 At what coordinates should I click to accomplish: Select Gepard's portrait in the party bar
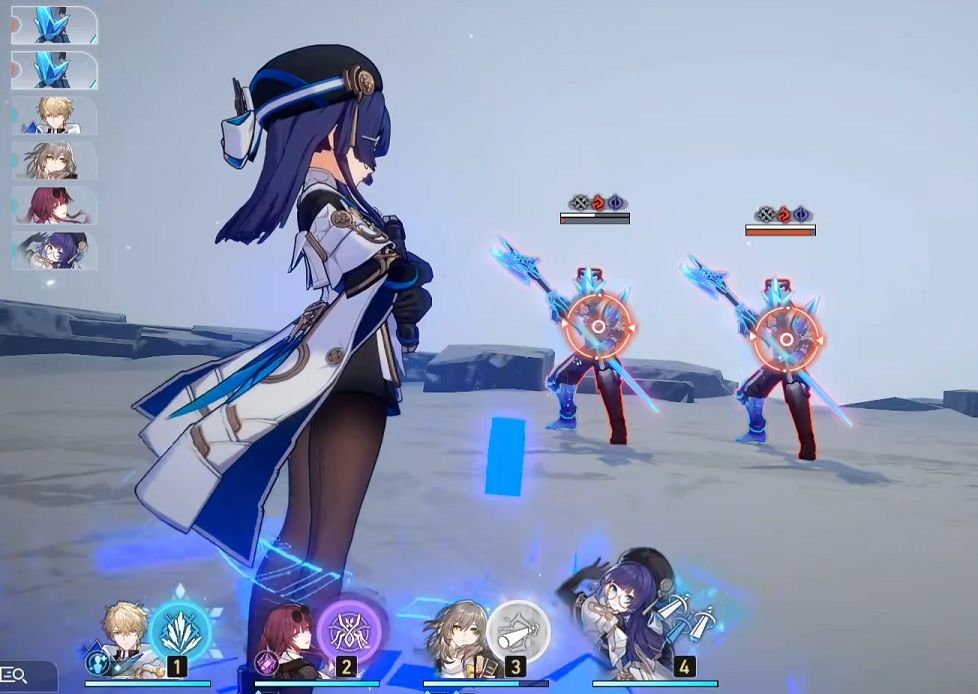(125, 635)
